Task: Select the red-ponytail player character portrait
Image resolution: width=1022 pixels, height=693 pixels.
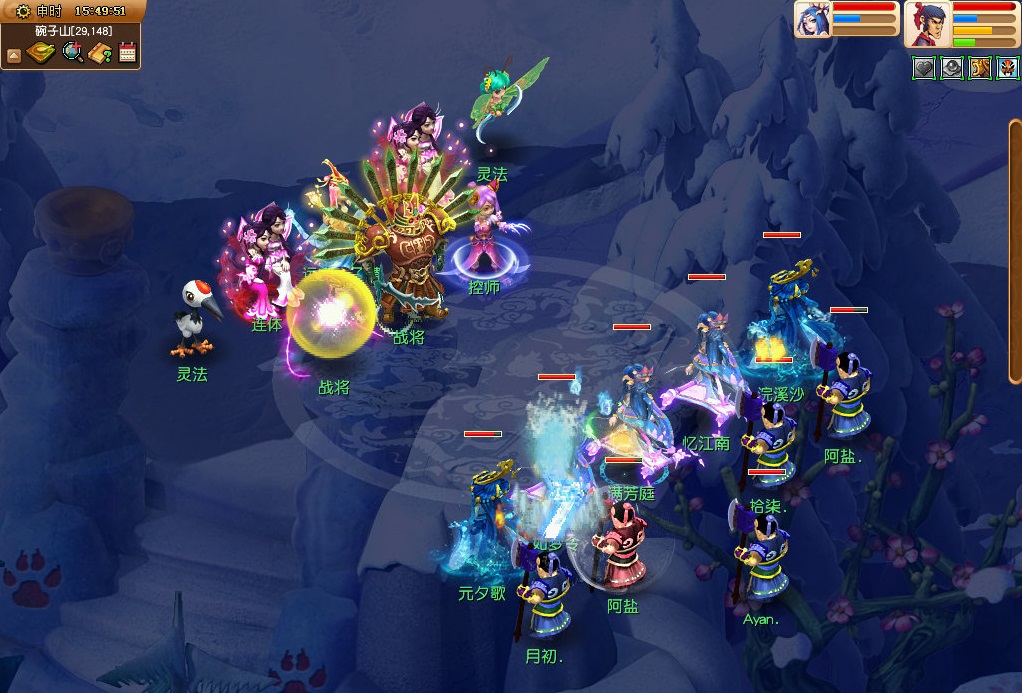Action: (928, 24)
